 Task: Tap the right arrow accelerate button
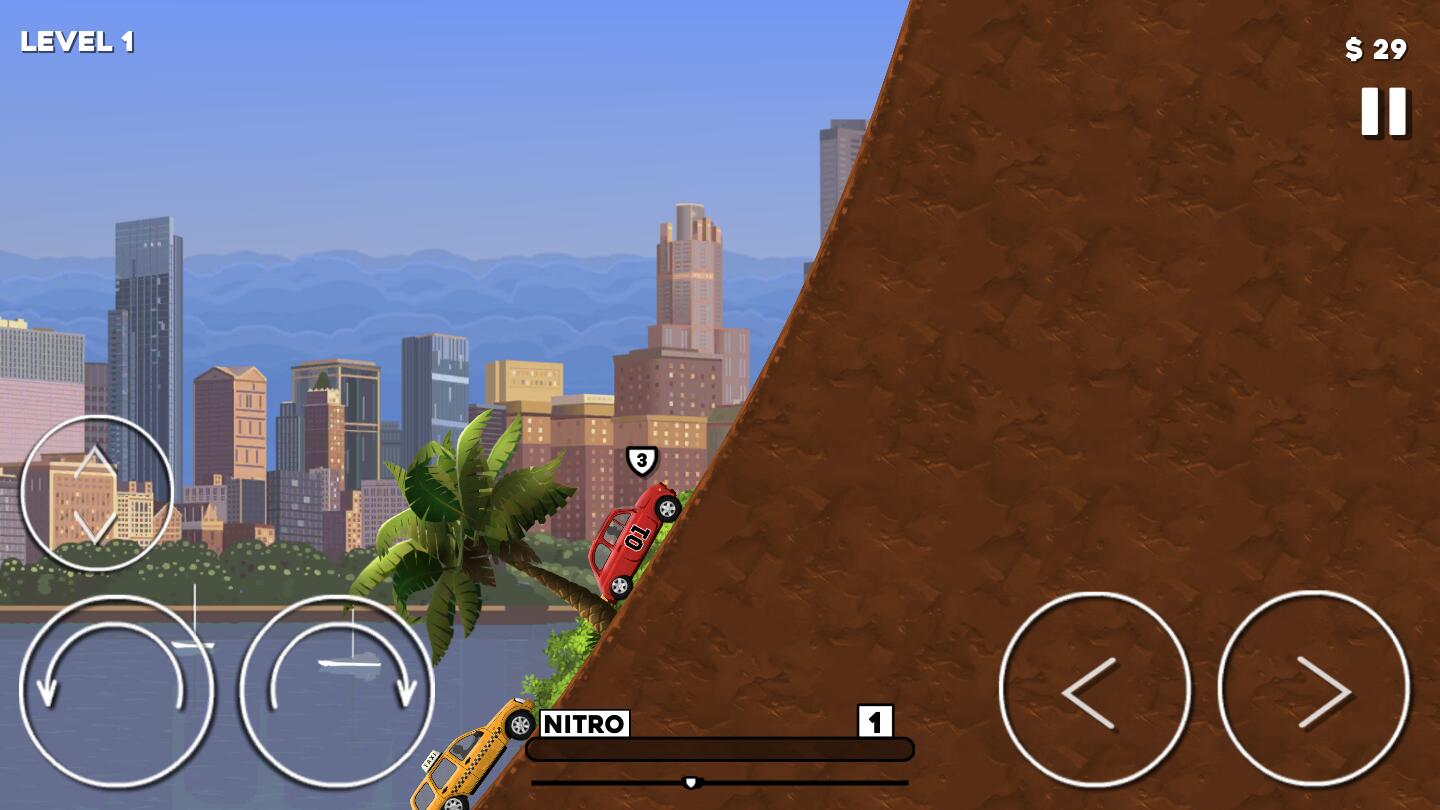pyautogui.click(x=1313, y=689)
